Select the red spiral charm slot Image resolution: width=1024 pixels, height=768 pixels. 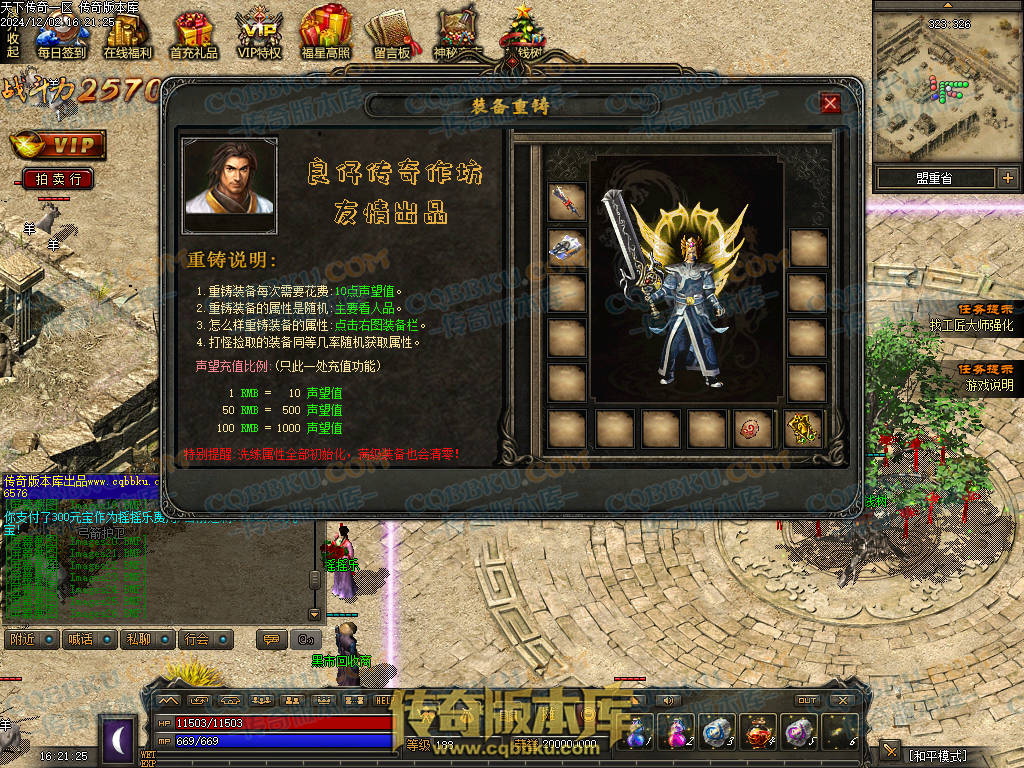click(x=752, y=428)
